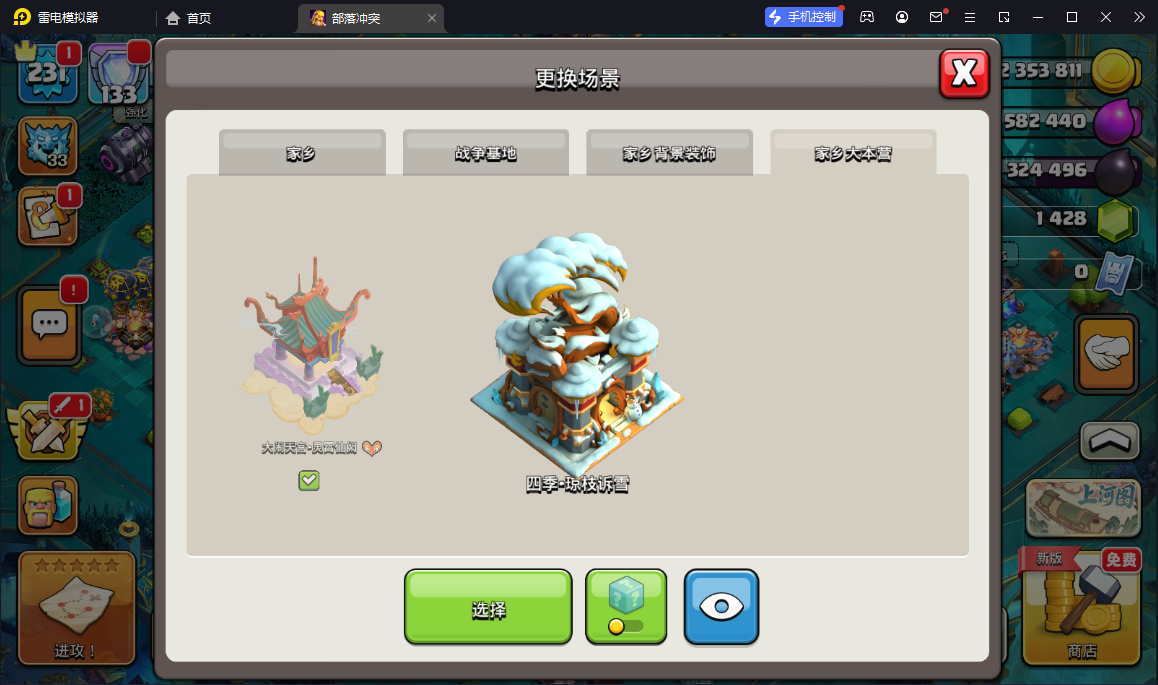1158x685 pixels.
Task: Open the 首页 emulator home tab
Action: pyautogui.click(x=189, y=18)
